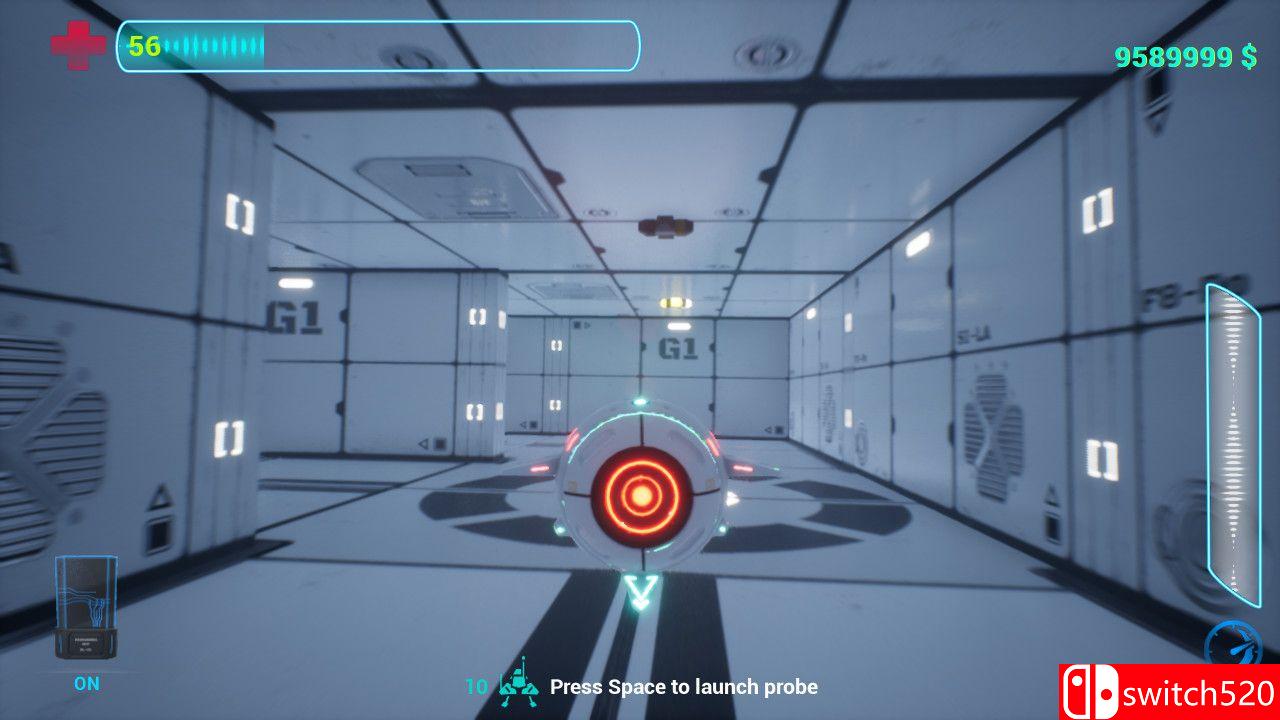Expand the empty oxygen bar at top center
Image resolution: width=1280 pixels, height=720 pixels.
[450, 45]
